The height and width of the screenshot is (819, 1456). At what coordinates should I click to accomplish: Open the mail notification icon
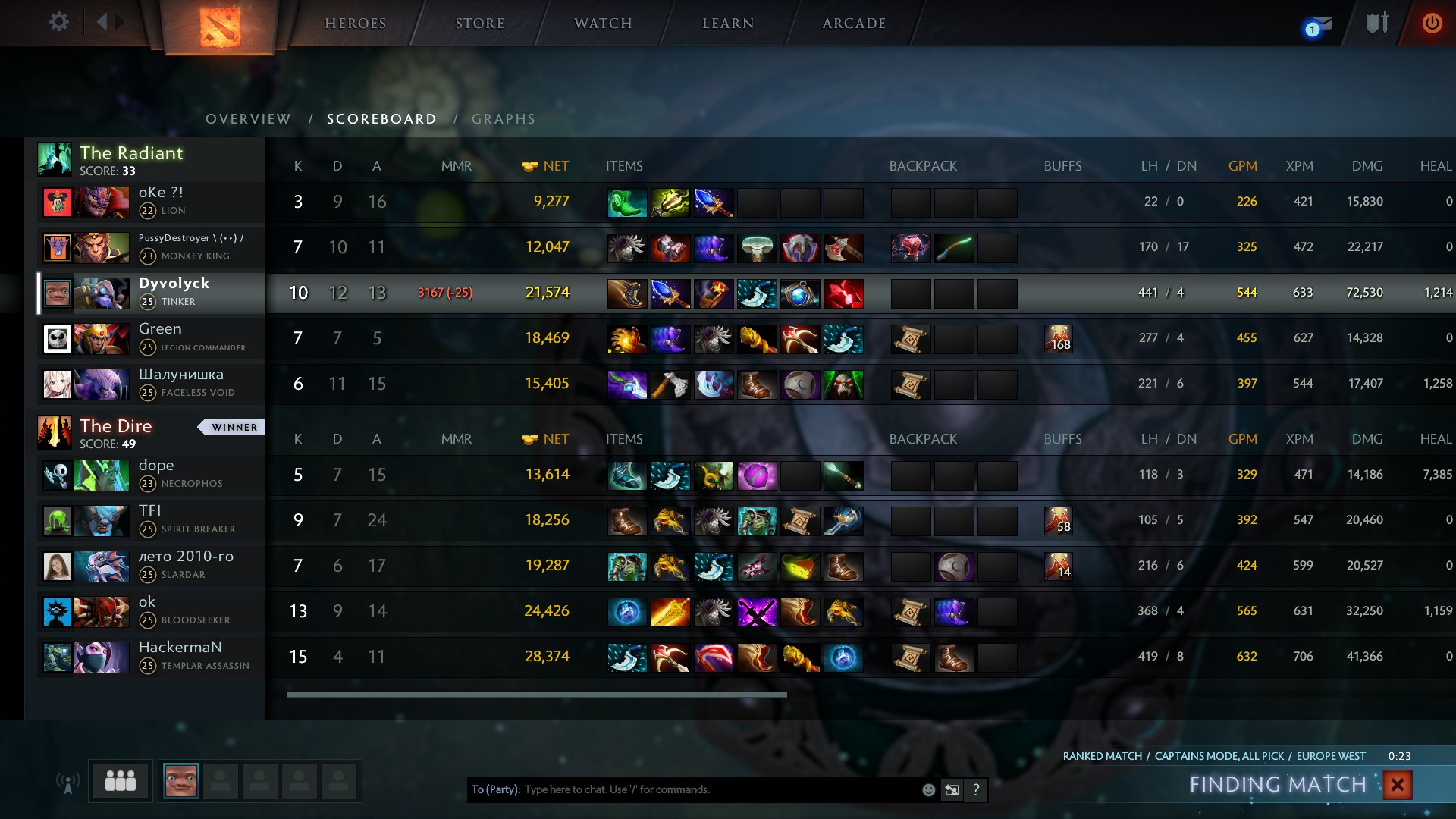[x=1318, y=26]
